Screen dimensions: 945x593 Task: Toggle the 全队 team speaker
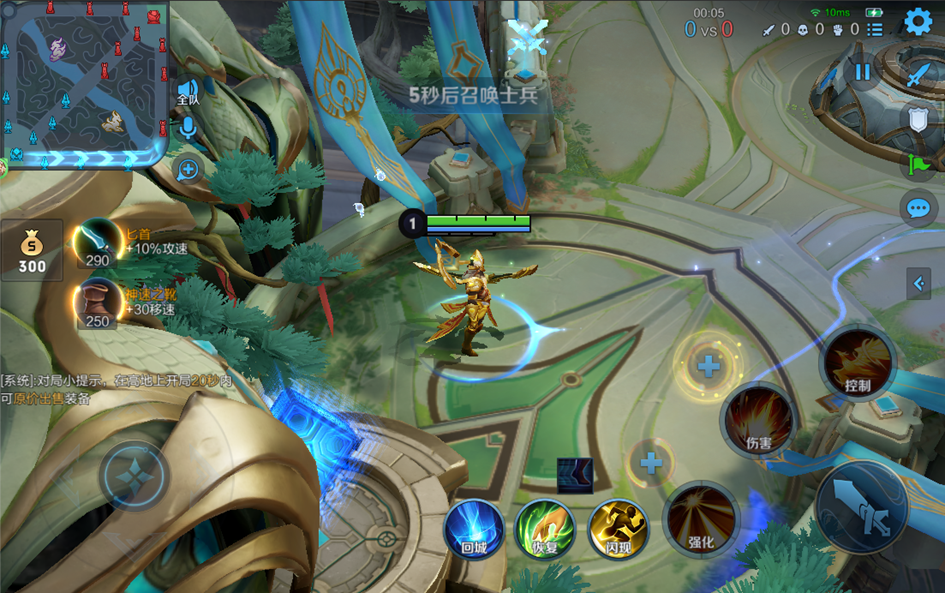187,92
